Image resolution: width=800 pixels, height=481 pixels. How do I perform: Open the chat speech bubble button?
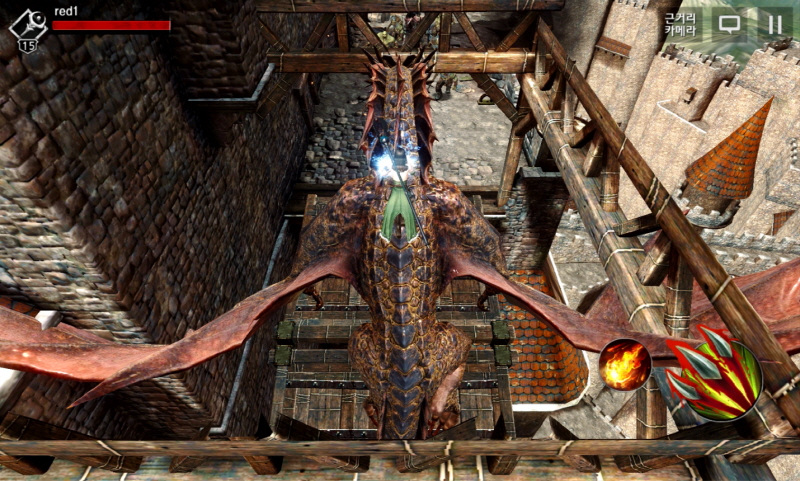tap(730, 22)
